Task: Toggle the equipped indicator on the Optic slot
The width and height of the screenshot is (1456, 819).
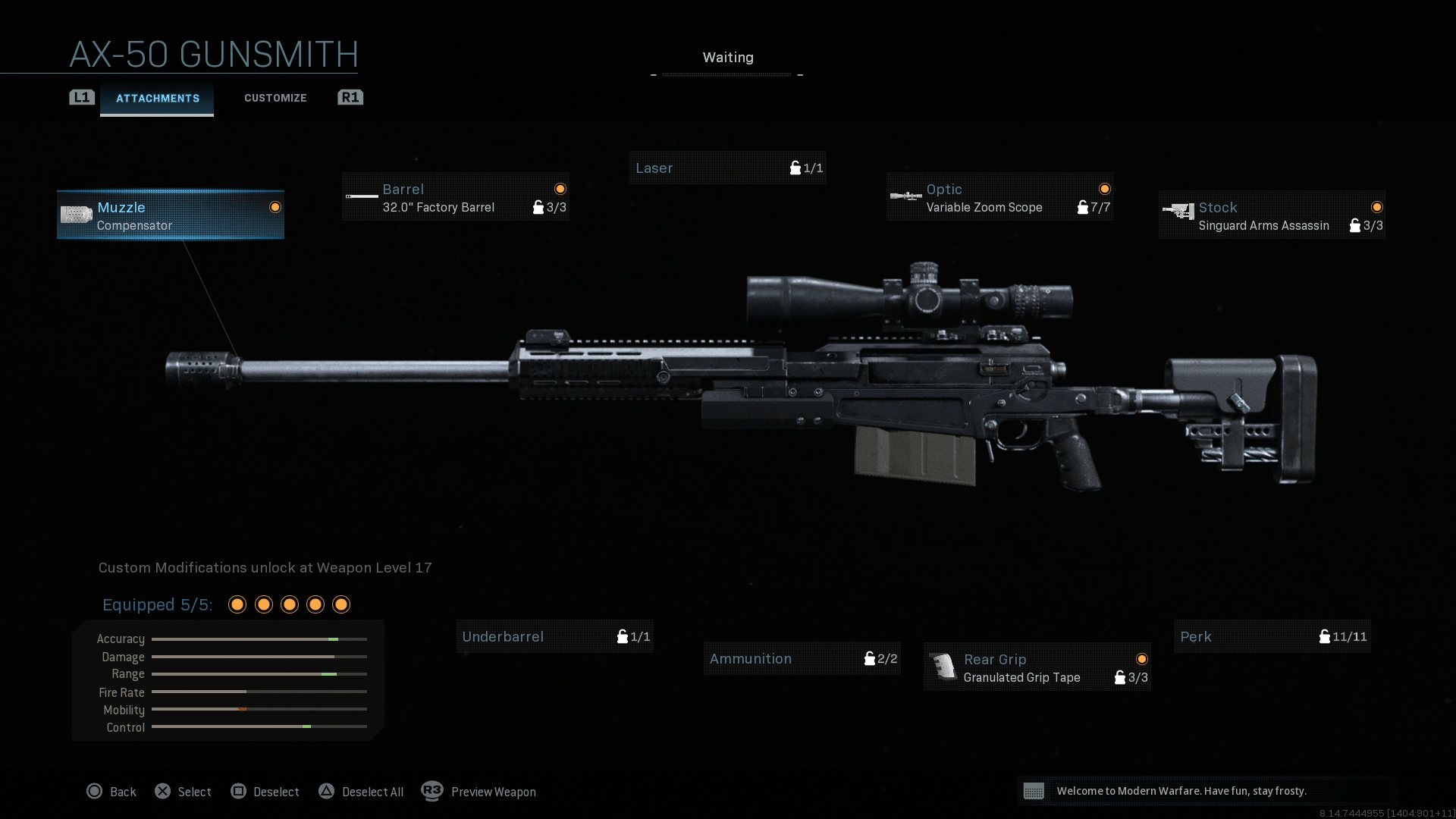Action: tap(1105, 189)
